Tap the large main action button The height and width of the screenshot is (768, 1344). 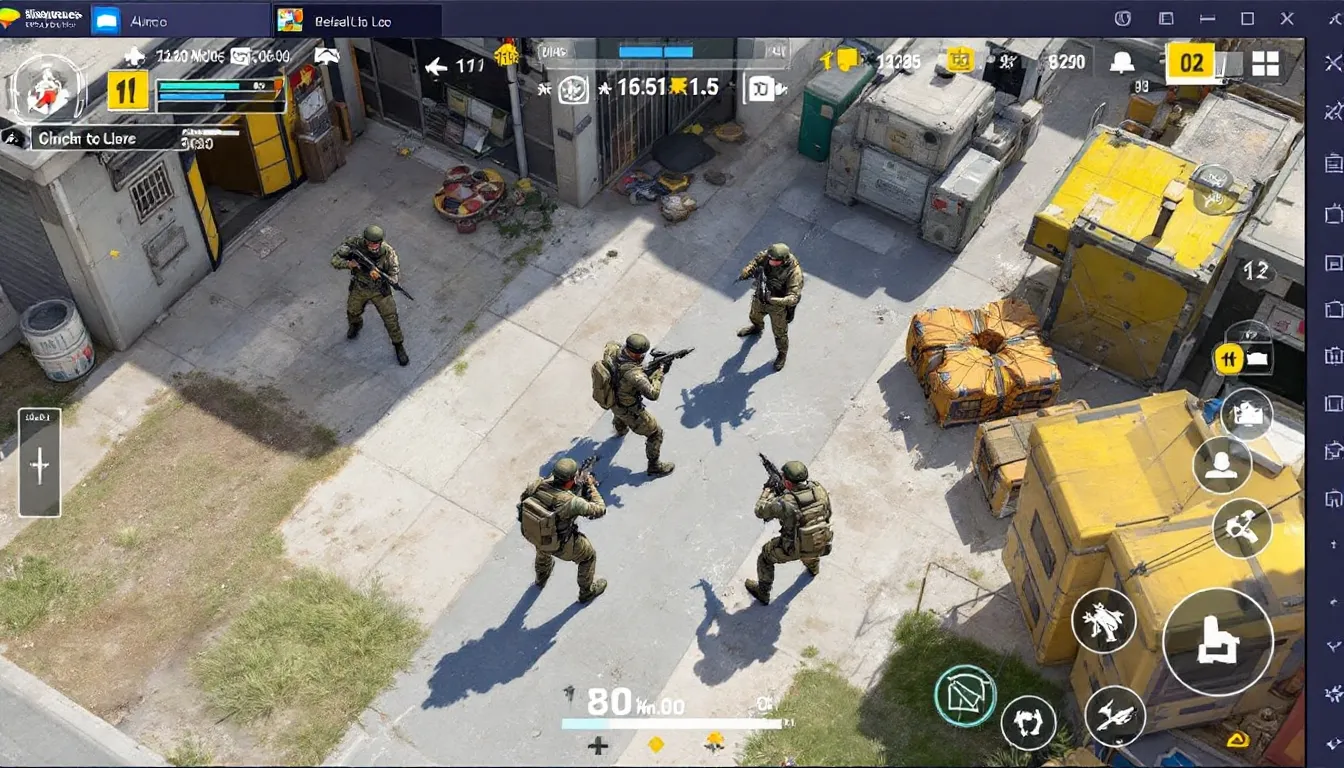1217,642
